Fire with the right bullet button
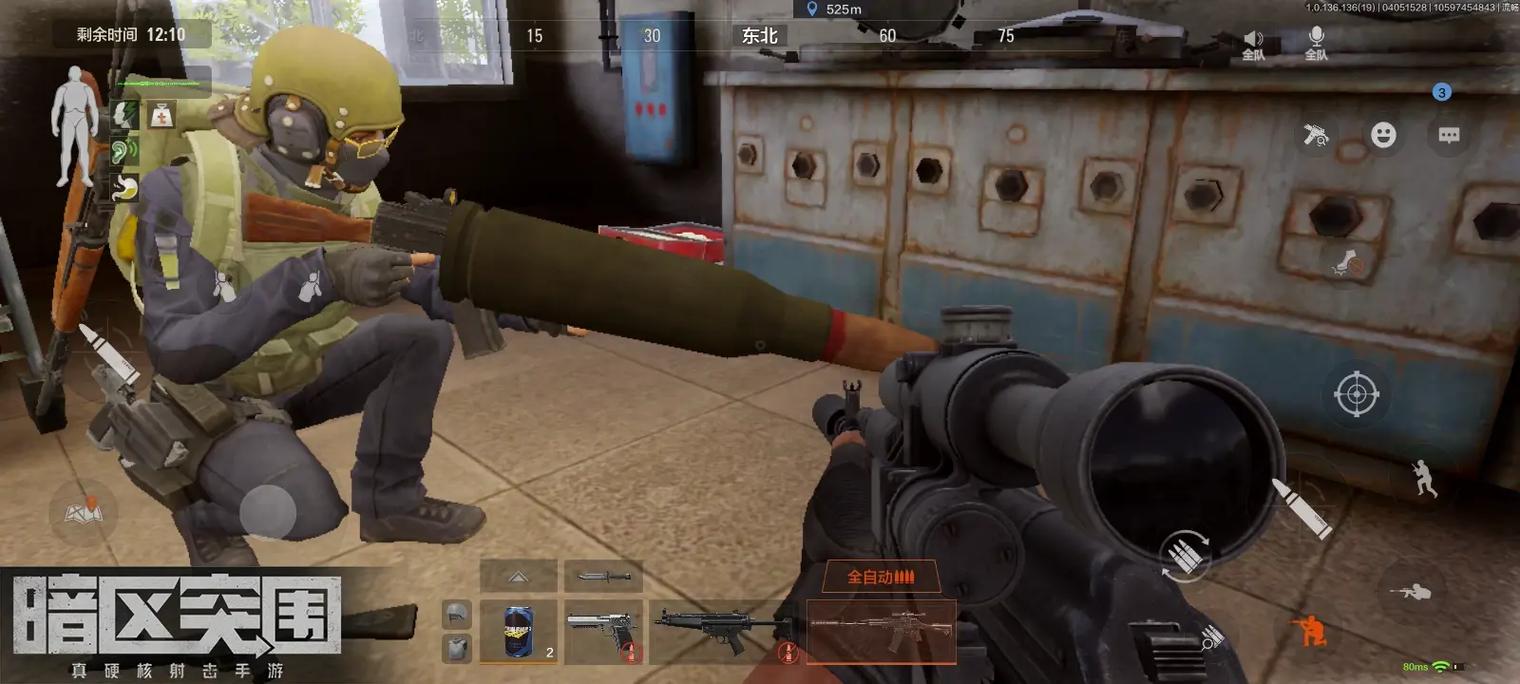This screenshot has width=1520, height=684. click(x=1300, y=507)
